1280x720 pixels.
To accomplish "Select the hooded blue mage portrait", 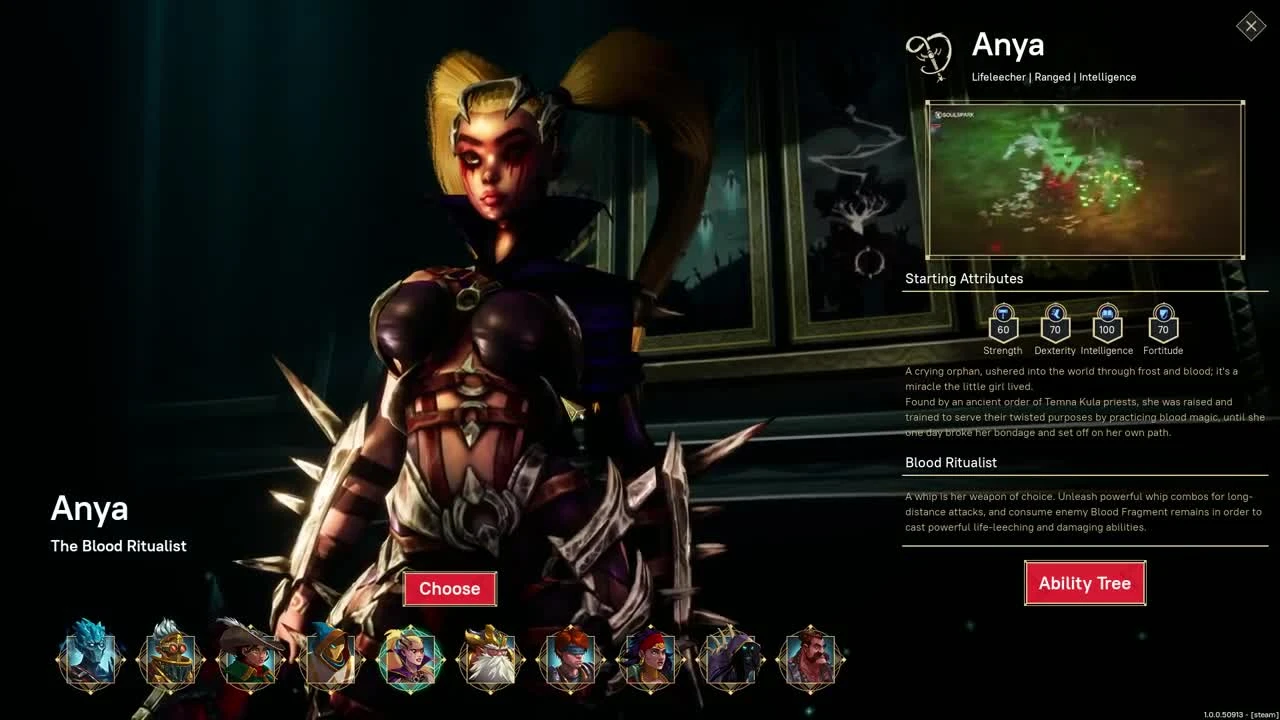I will (330, 657).
